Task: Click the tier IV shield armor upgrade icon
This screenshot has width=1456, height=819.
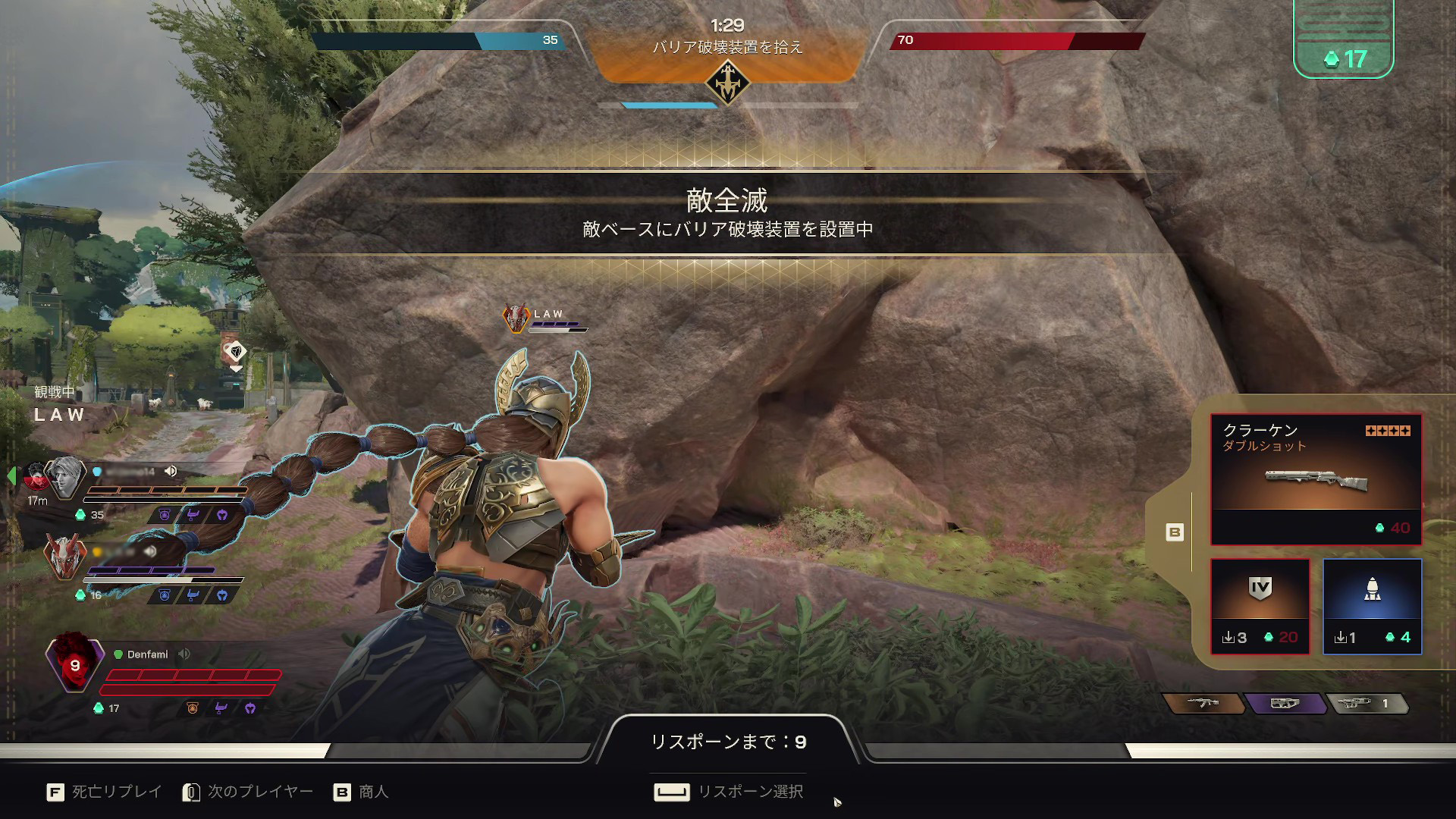Action: 1260,599
